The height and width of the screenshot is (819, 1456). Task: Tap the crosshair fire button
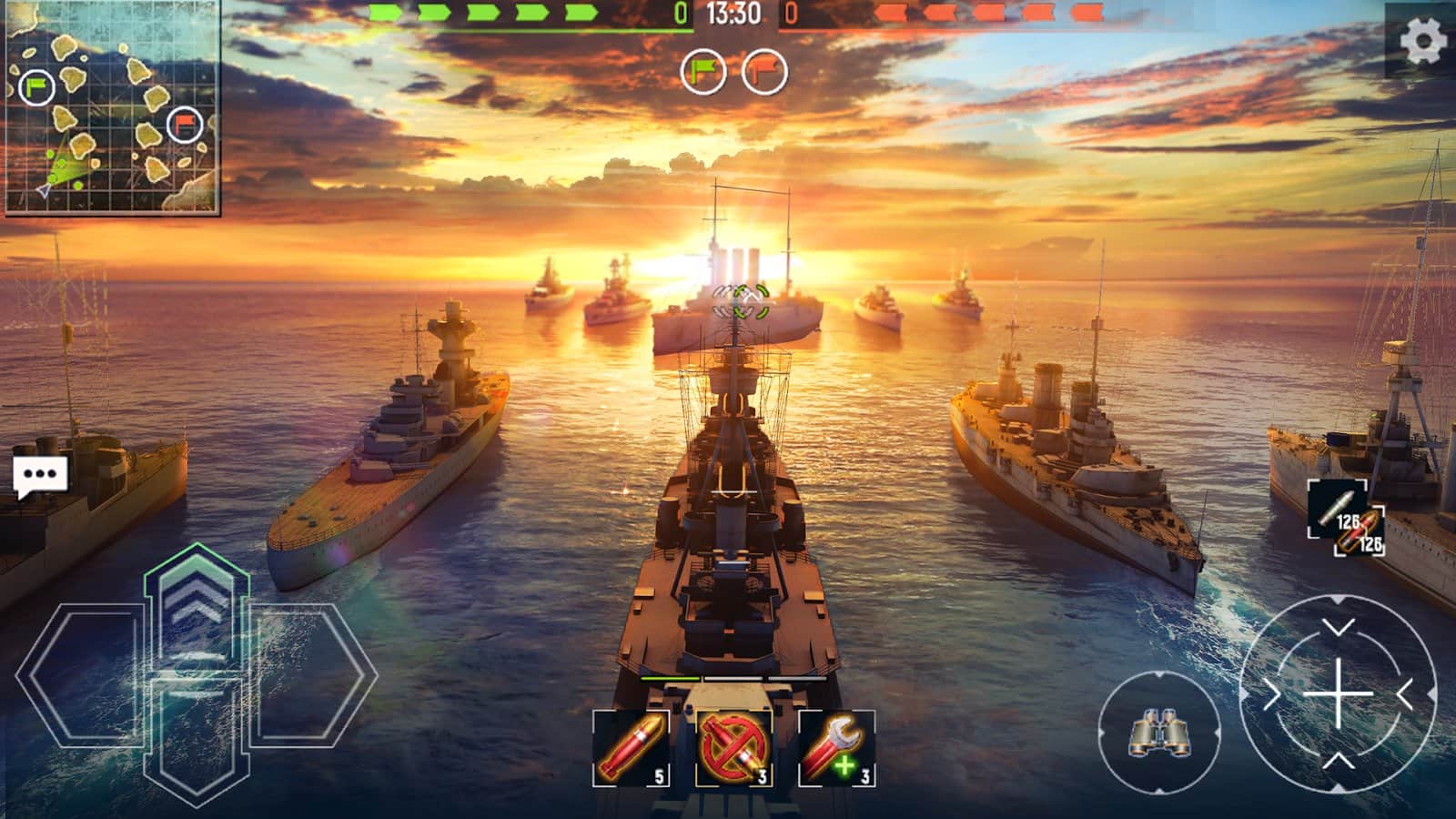(1337, 694)
